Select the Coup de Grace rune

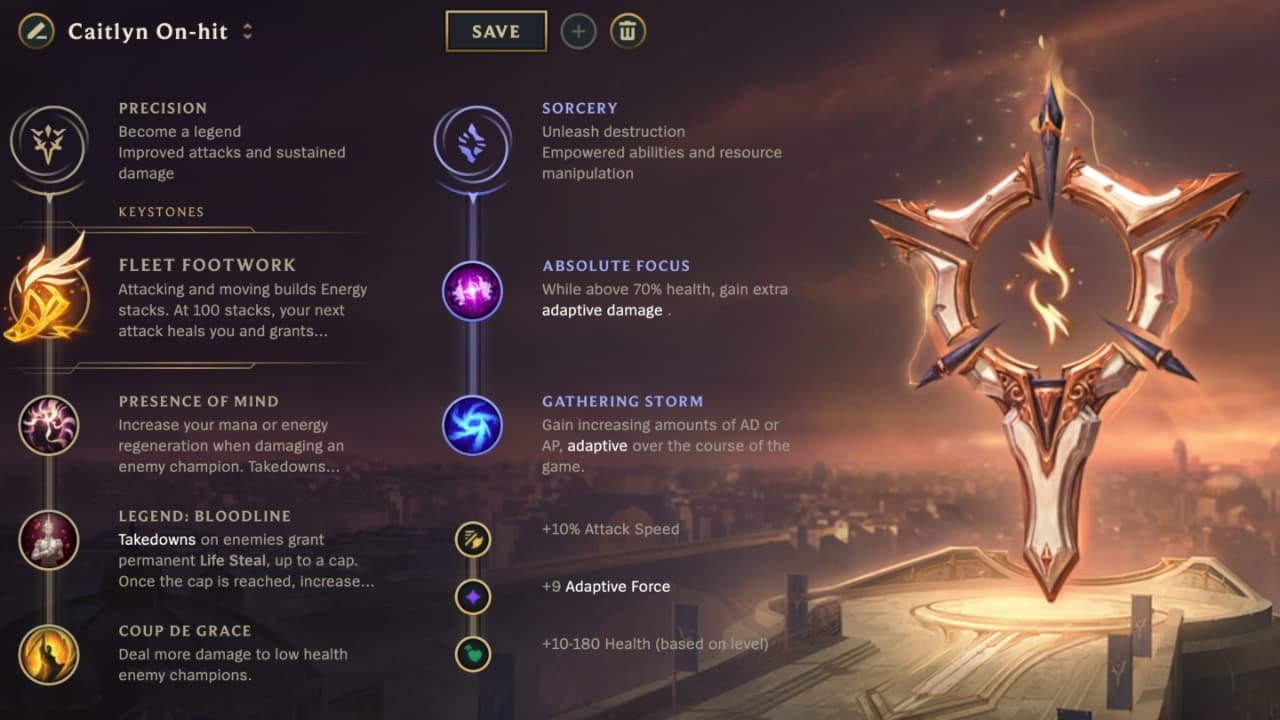point(50,655)
